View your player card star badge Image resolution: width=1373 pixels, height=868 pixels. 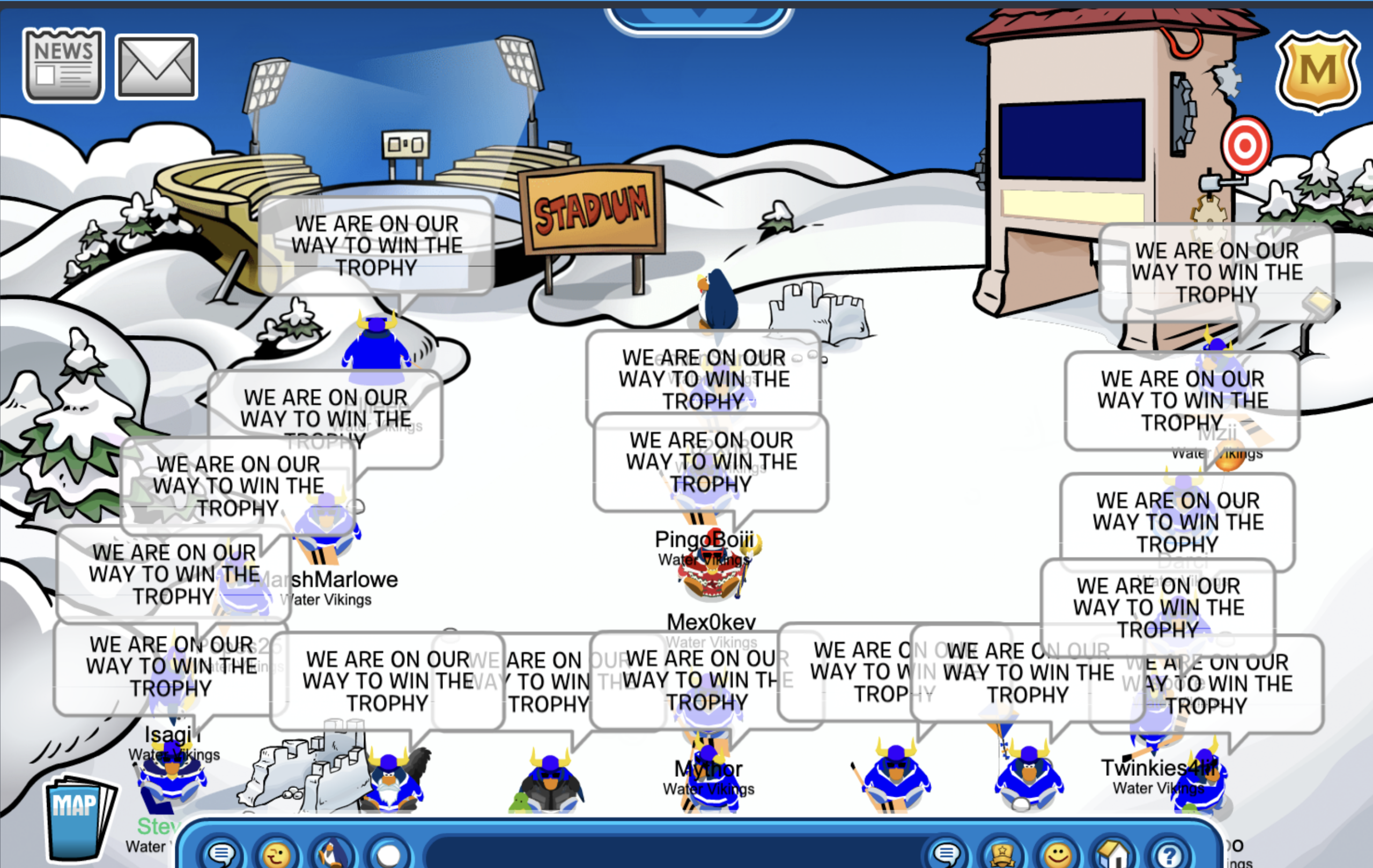[1002, 854]
